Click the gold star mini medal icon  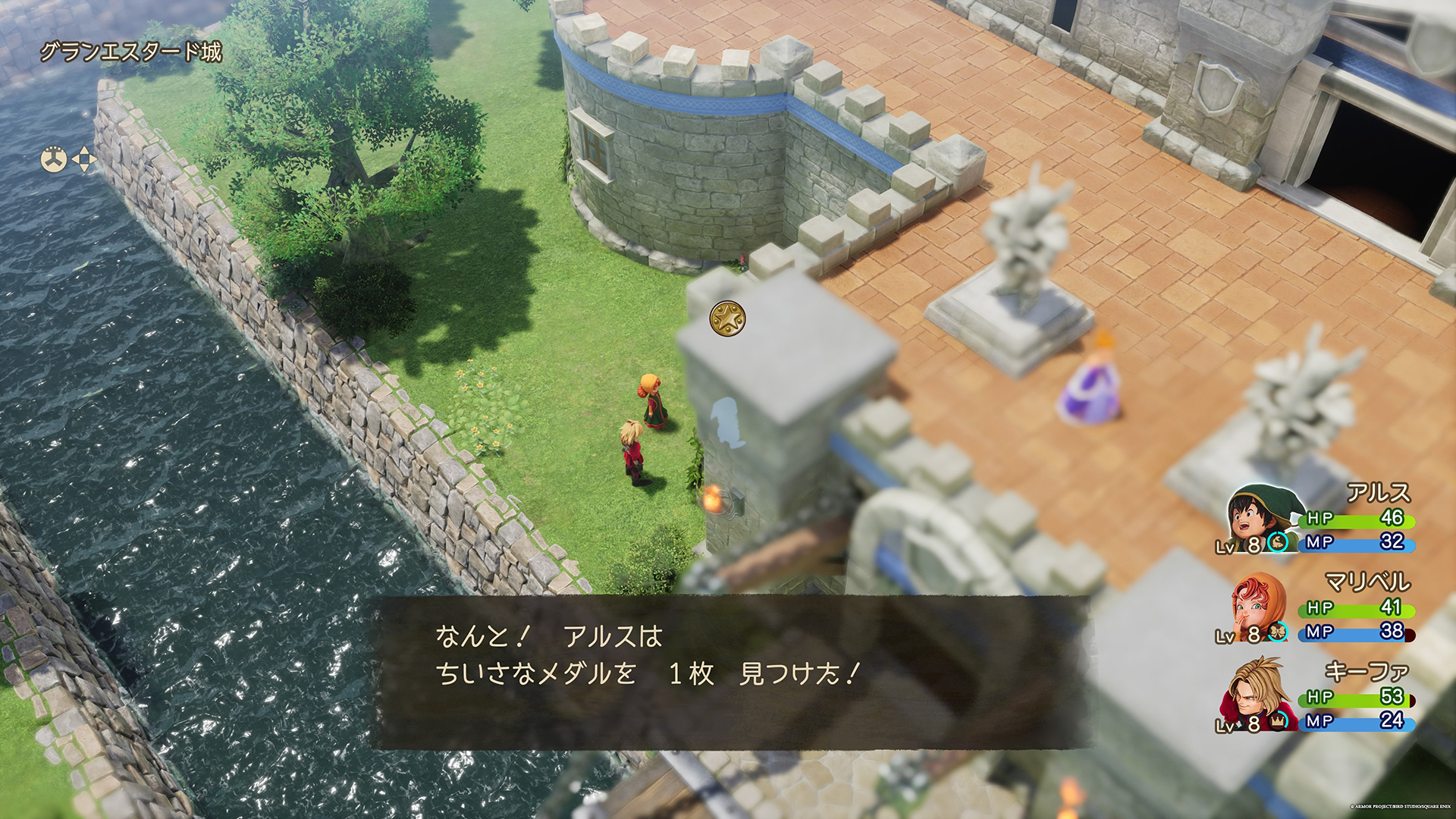(727, 318)
